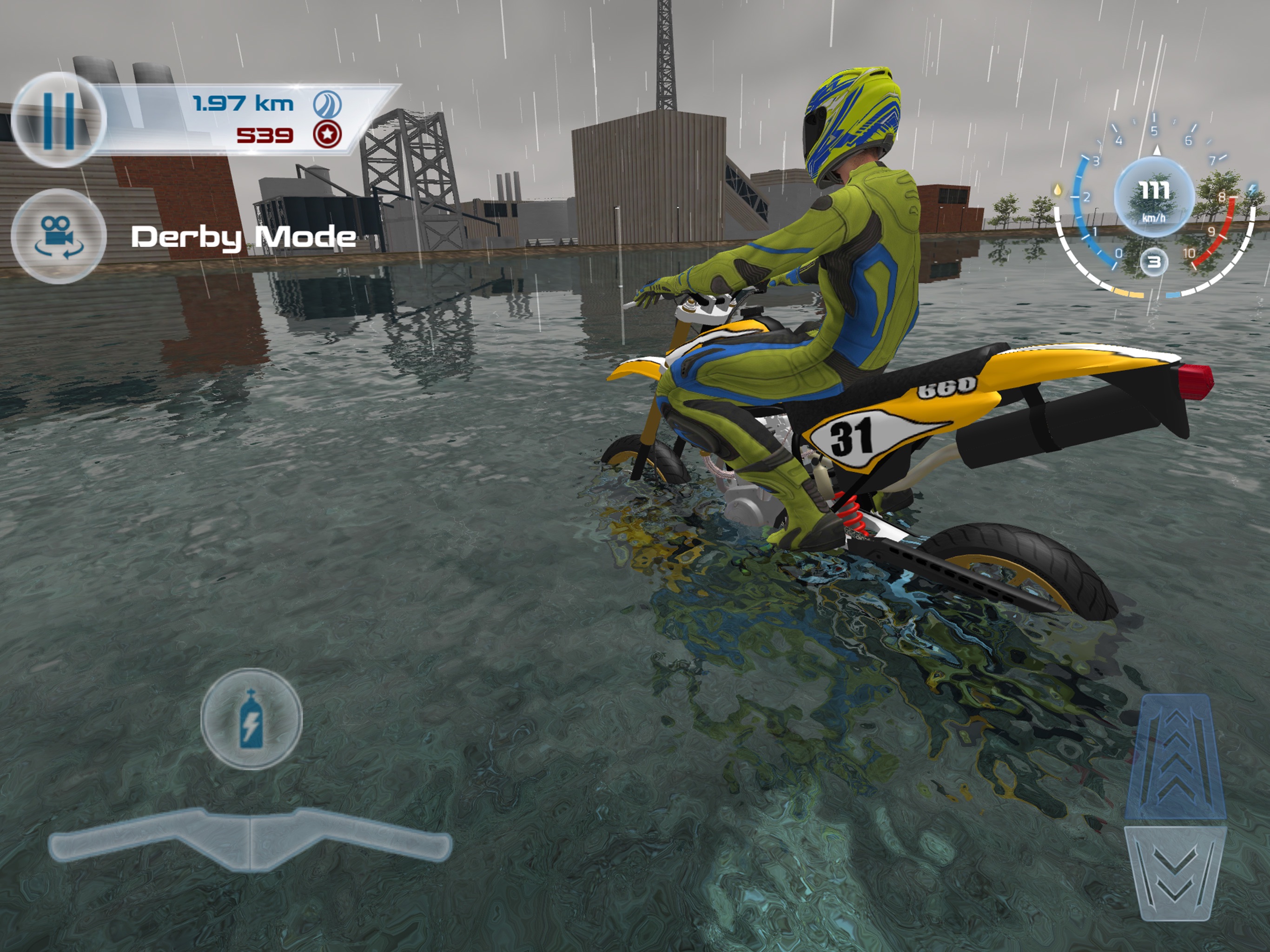Switch camera view with the camera icon

(x=59, y=236)
